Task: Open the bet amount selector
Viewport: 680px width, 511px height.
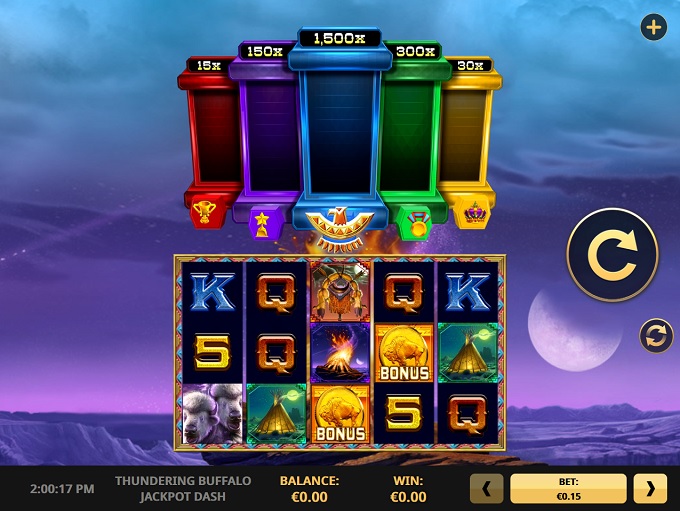Action: click(x=568, y=488)
